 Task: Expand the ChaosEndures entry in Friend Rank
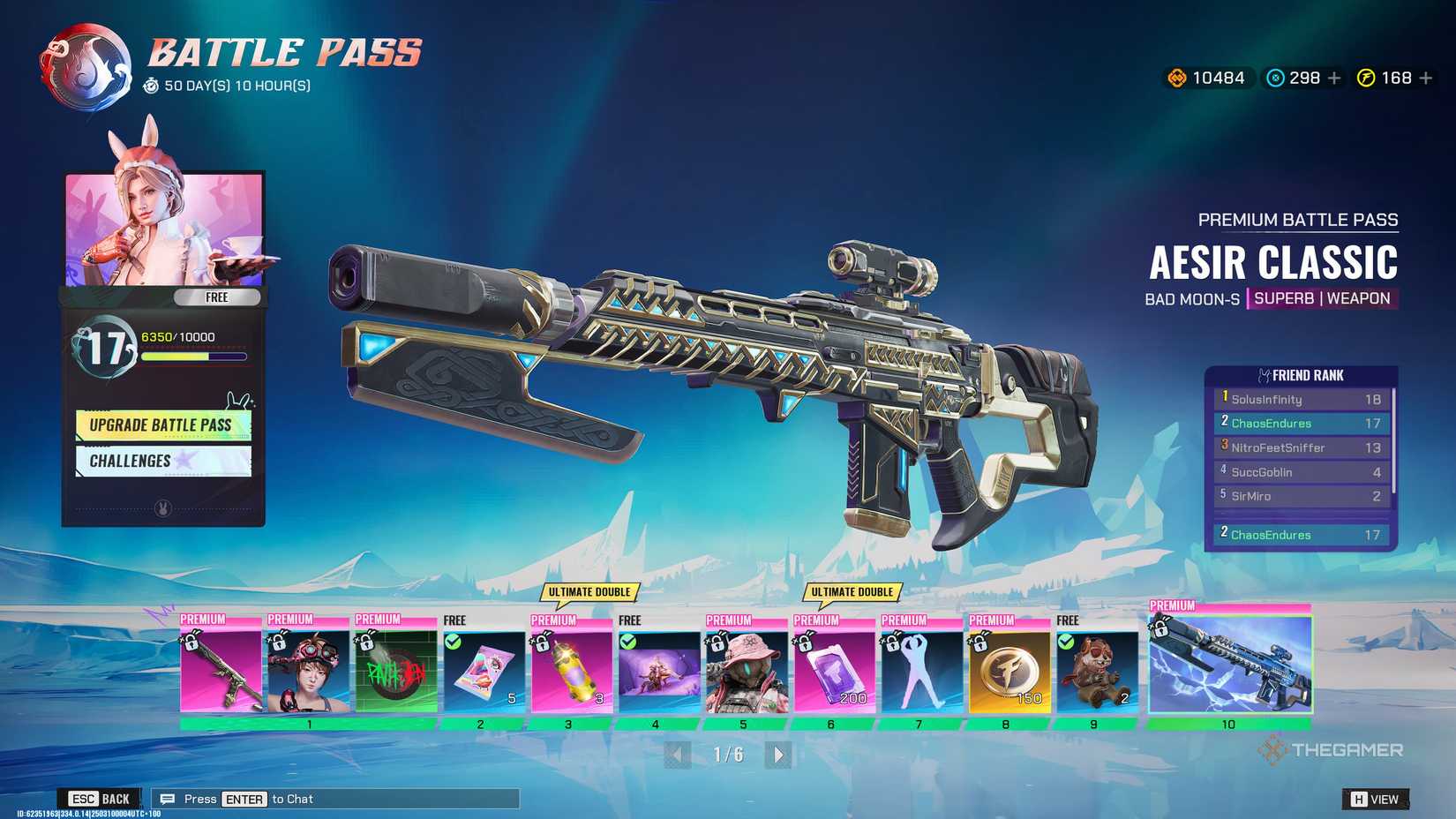click(1299, 423)
